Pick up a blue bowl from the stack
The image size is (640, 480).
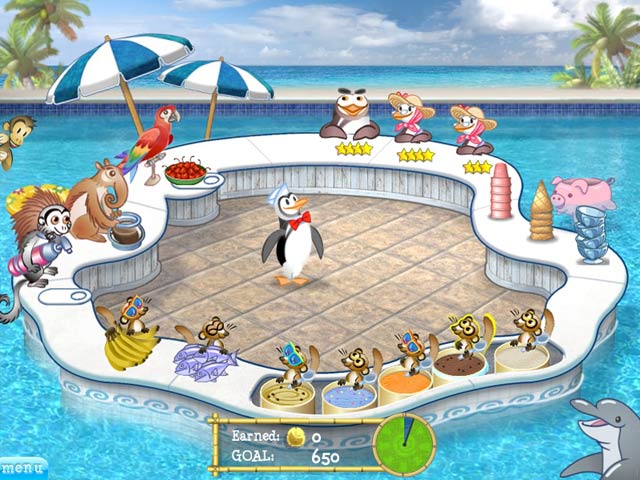tap(594, 238)
